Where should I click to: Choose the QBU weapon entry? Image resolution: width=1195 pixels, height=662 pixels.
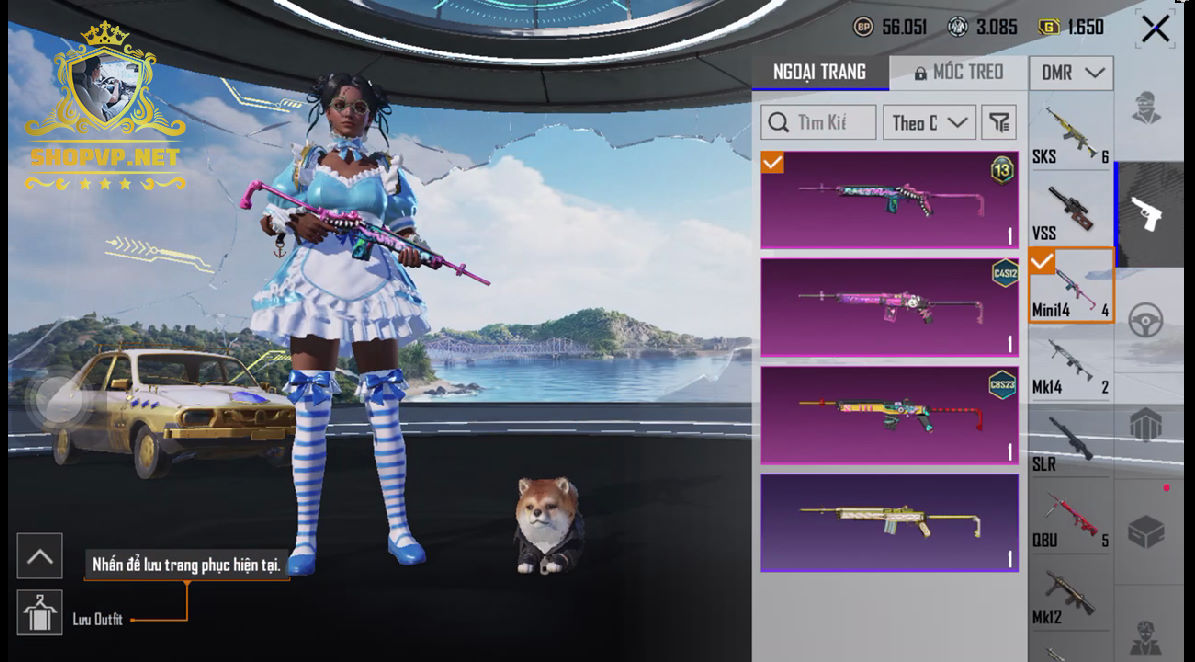click(1071, 518)
